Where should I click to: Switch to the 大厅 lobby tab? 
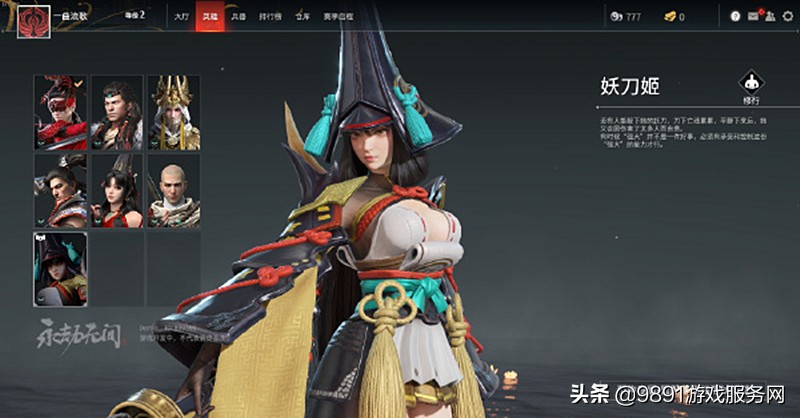pos(180,17)
